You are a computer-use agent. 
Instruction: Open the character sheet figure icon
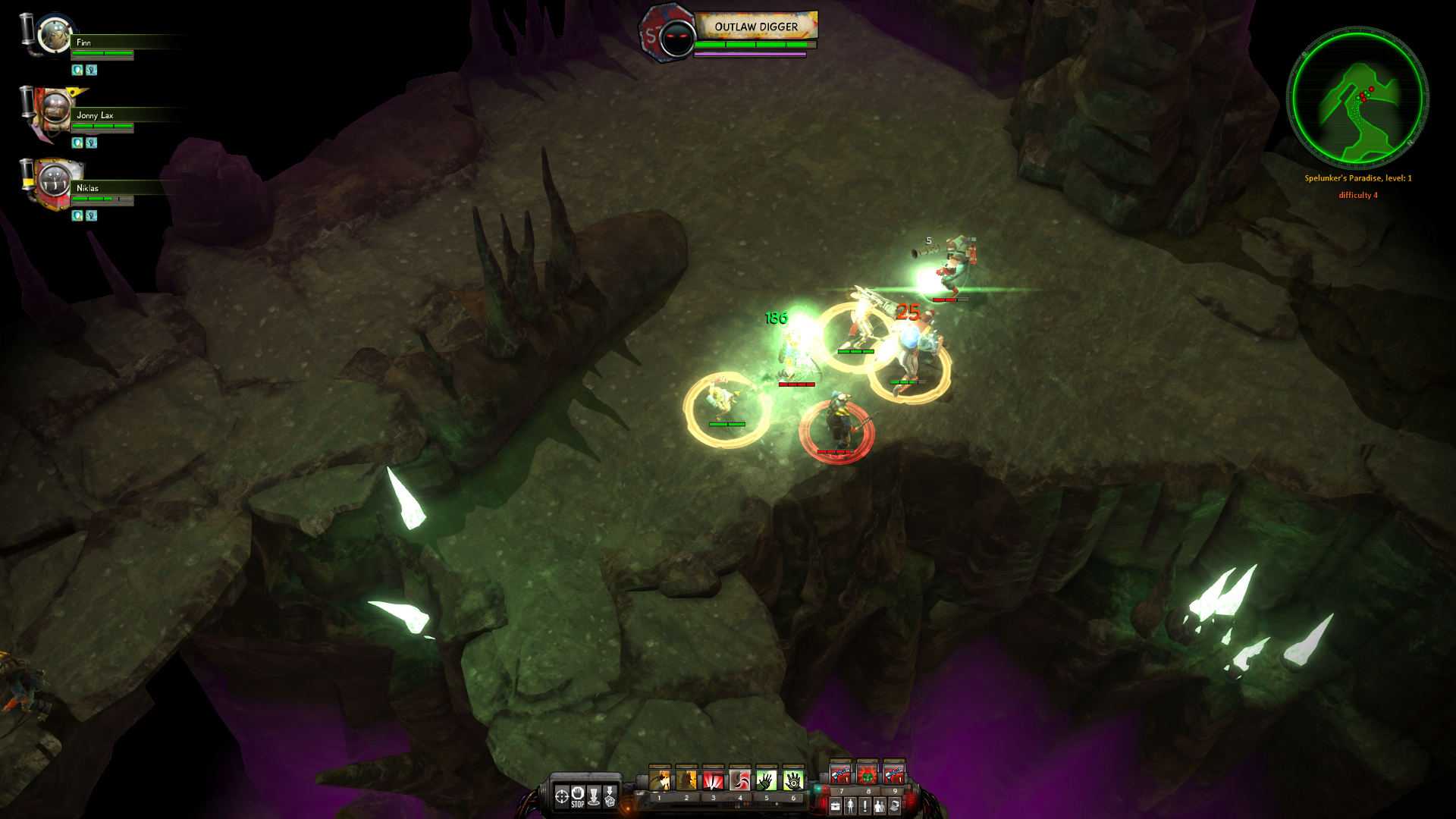pos(850,805)
